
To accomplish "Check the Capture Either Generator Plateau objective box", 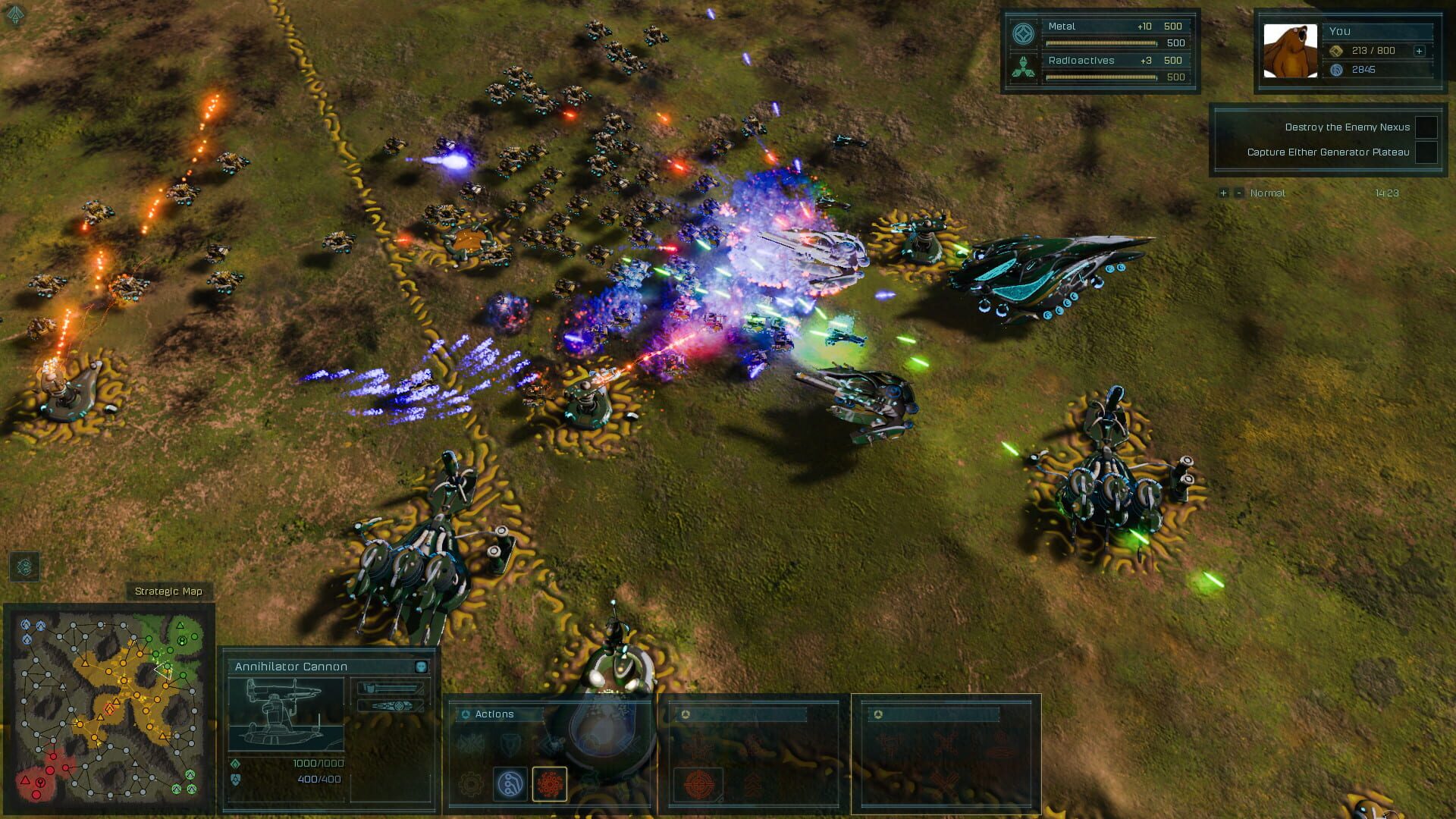I will click(1427, 152).
